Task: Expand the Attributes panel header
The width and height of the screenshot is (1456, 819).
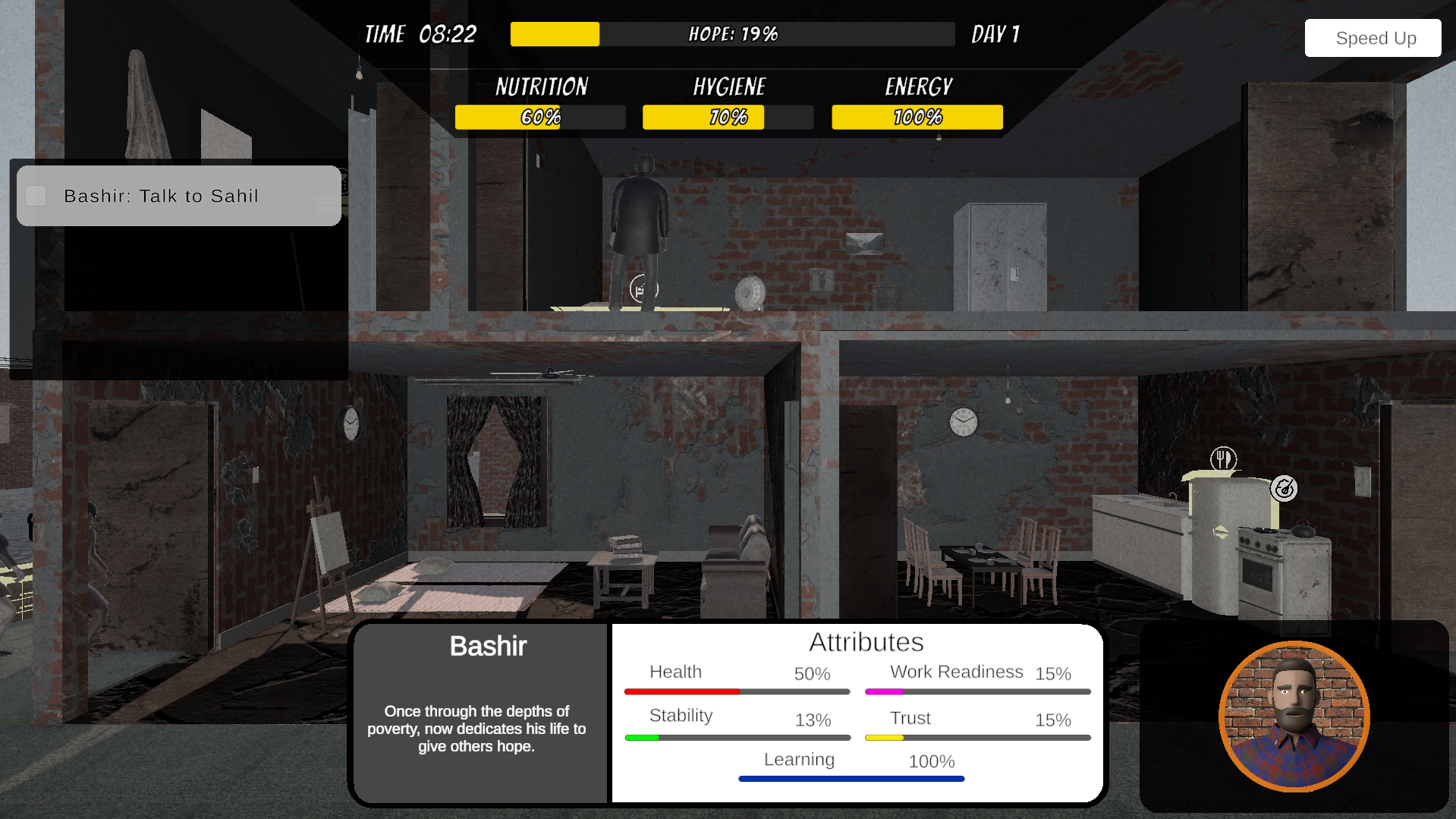Action: point(867,641)
